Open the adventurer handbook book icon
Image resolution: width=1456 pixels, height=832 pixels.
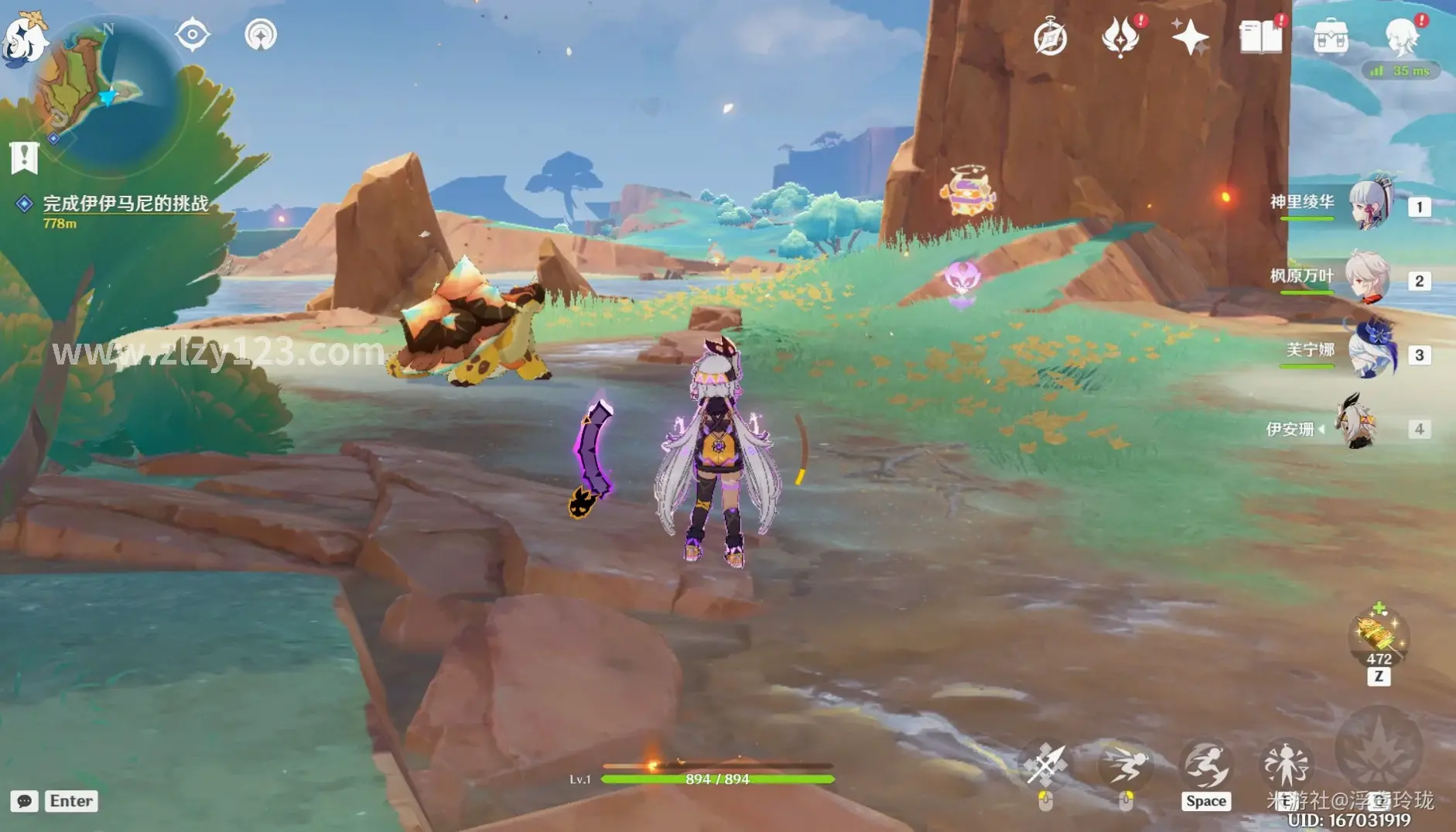(1260, 37)
